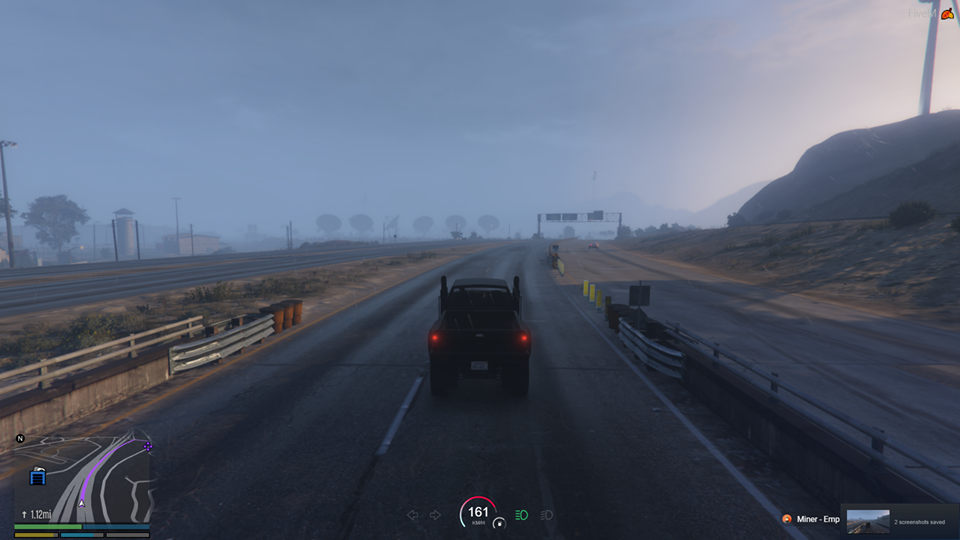Select the blue garage marker on minimap

coord(38,477)
